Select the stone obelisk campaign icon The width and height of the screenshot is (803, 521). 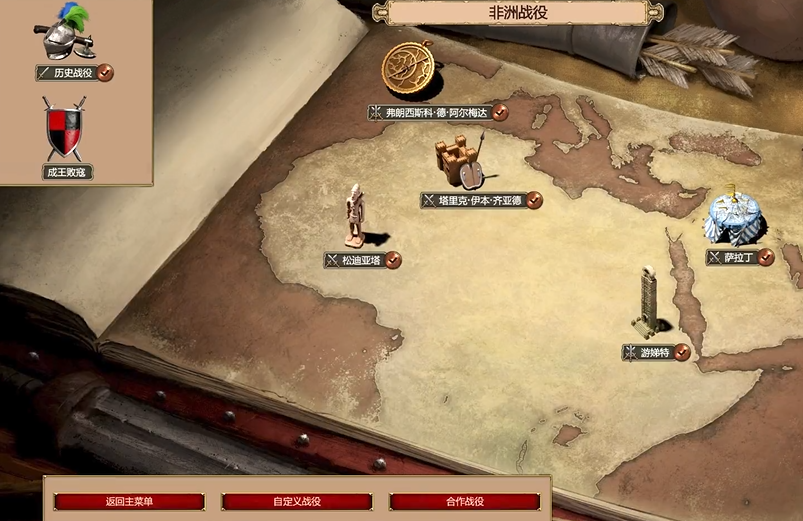[651, 301]
